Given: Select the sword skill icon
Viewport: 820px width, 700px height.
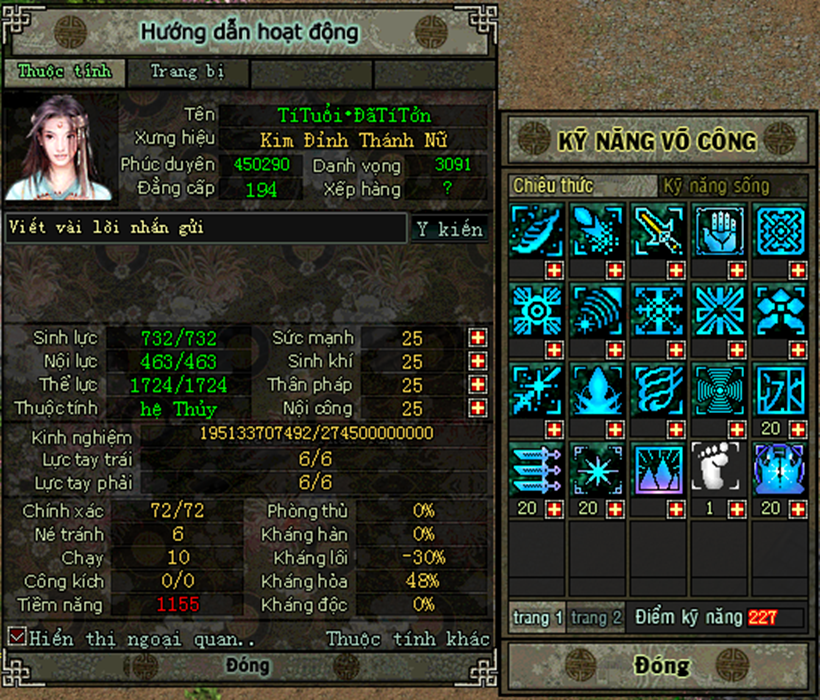Looking at the screenshot, I should tap(659, 231).
